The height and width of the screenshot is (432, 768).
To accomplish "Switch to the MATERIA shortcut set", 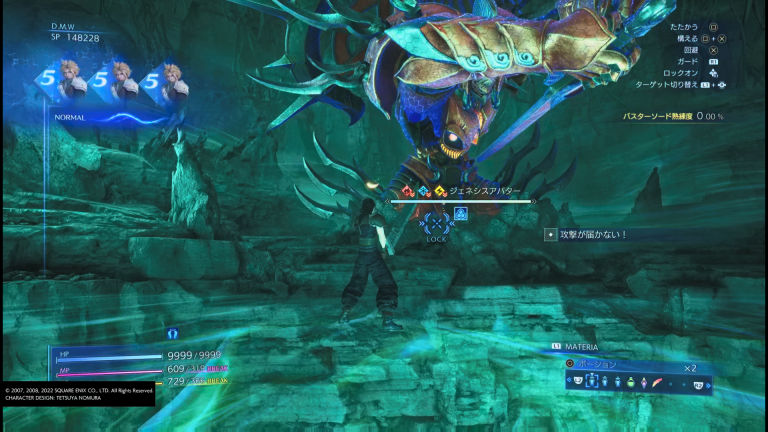I will (581, 347).
